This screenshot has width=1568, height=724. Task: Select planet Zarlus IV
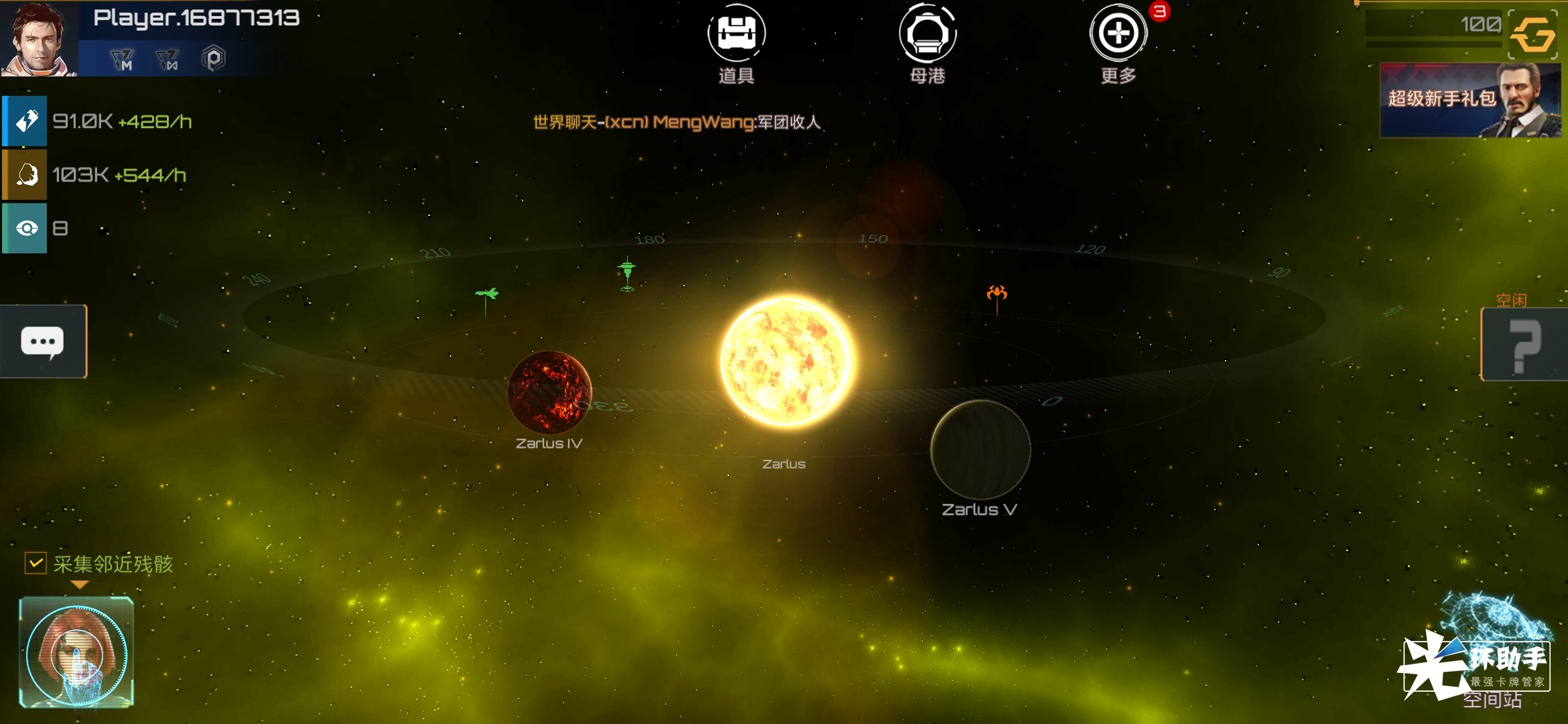549,392
